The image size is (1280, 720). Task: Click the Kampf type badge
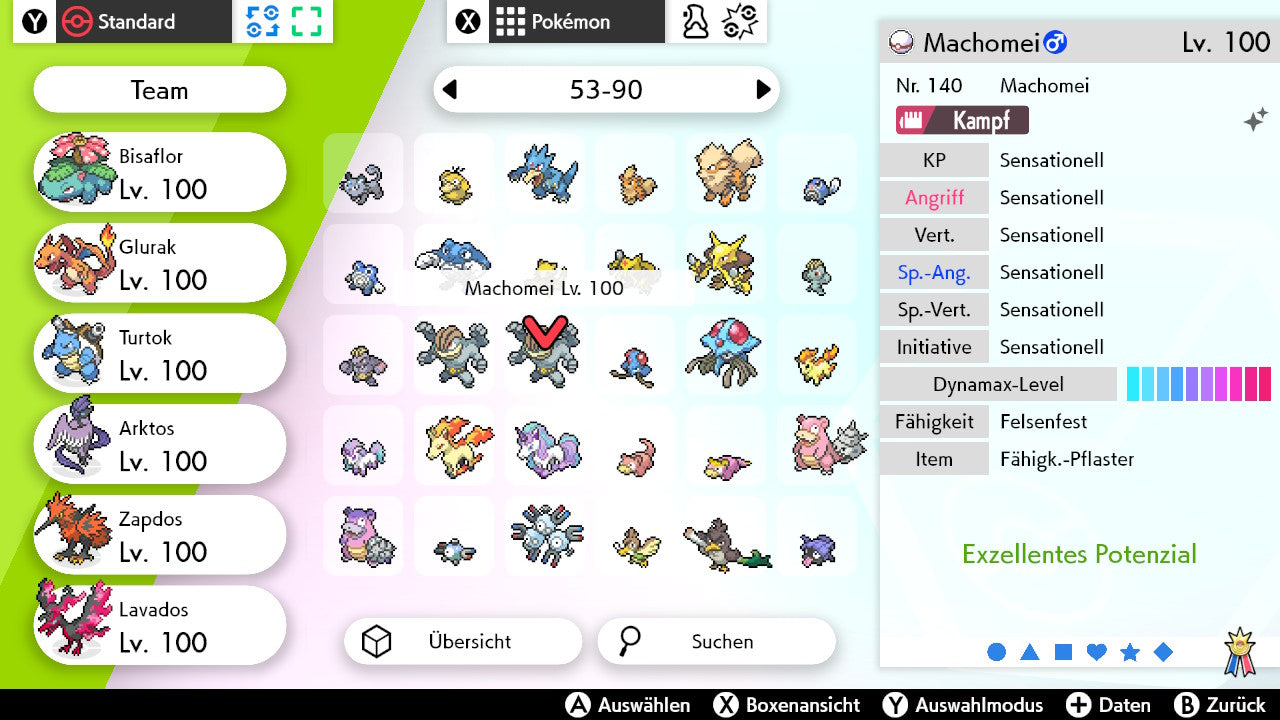coord(962,119)
